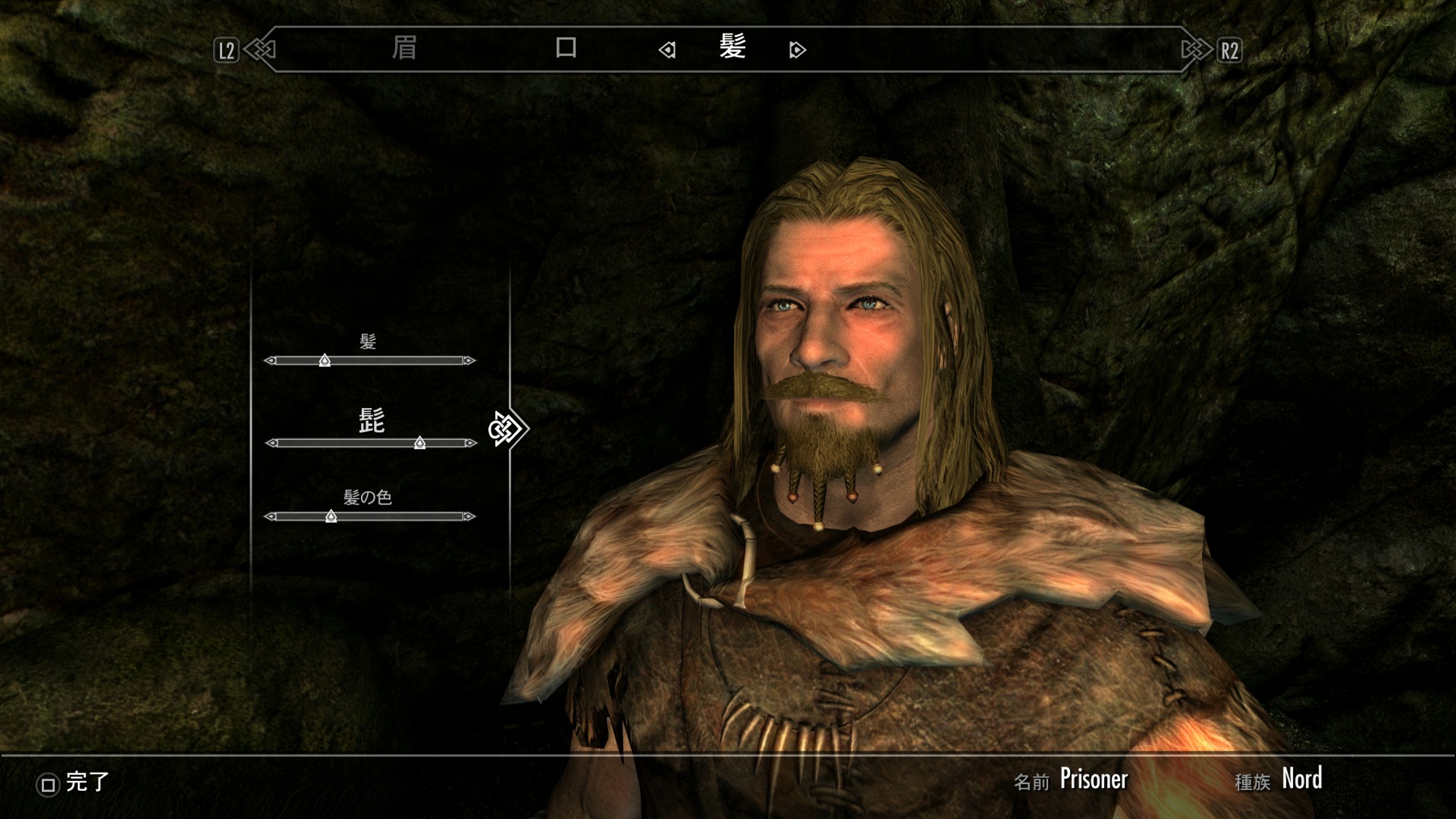Adjust the 髪の色 hair color slider
This screenshot has height=819, width=1456.
[x=331, y=516]
